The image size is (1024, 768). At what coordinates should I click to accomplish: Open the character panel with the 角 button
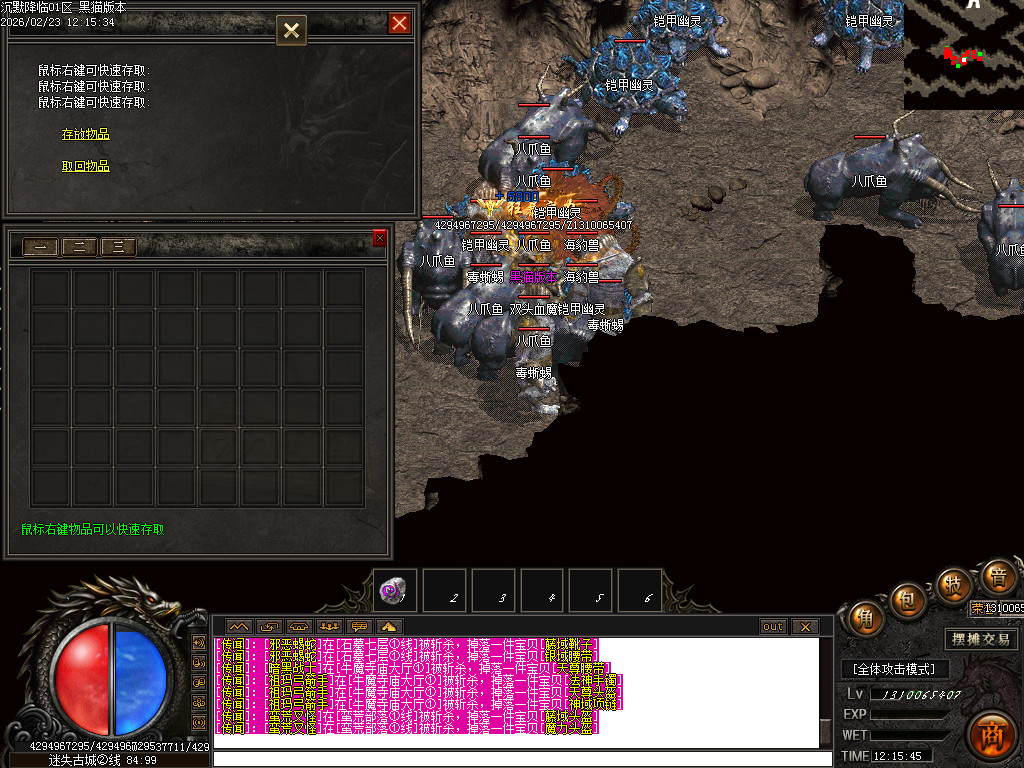coord(865,619)
